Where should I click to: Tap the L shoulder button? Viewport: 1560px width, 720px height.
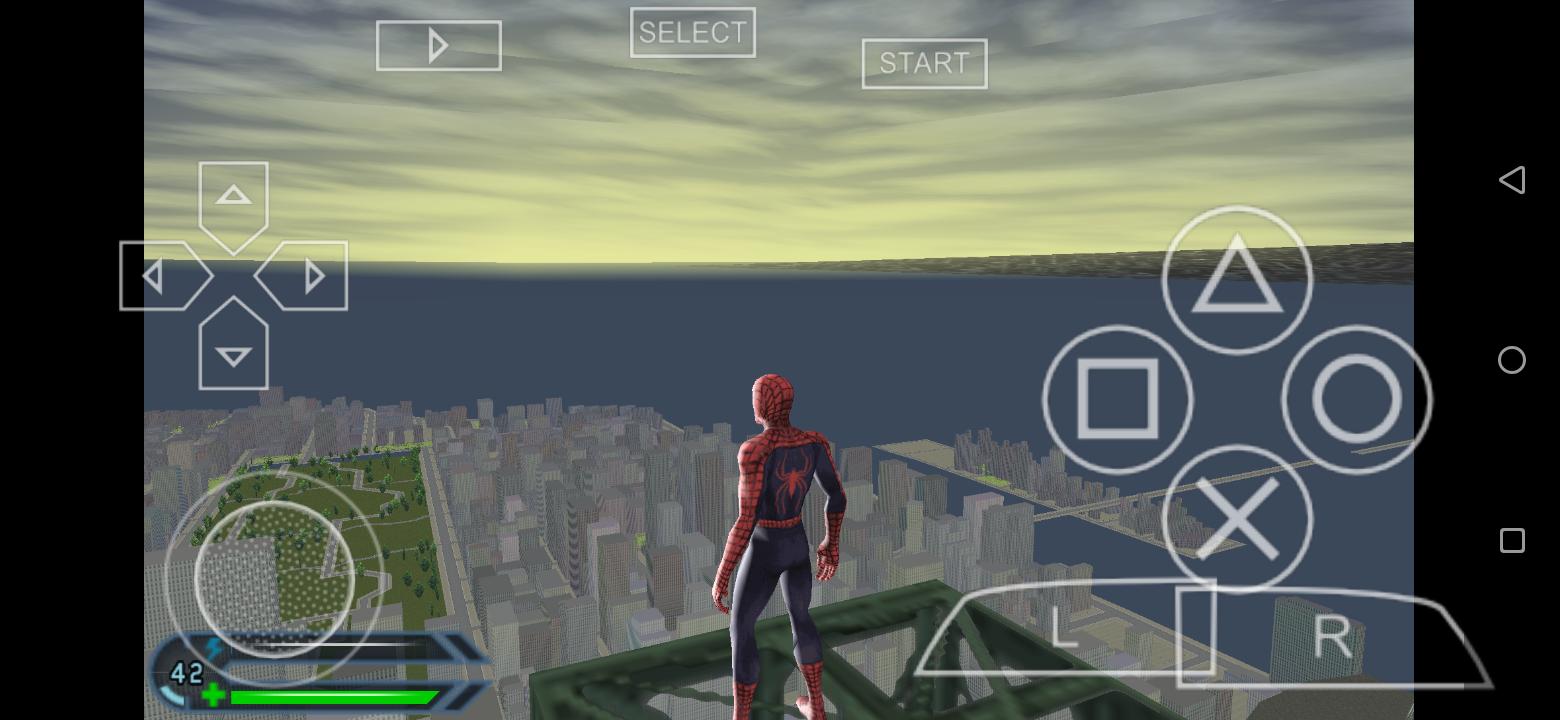pyautogui.click(x=1065, y=632)
